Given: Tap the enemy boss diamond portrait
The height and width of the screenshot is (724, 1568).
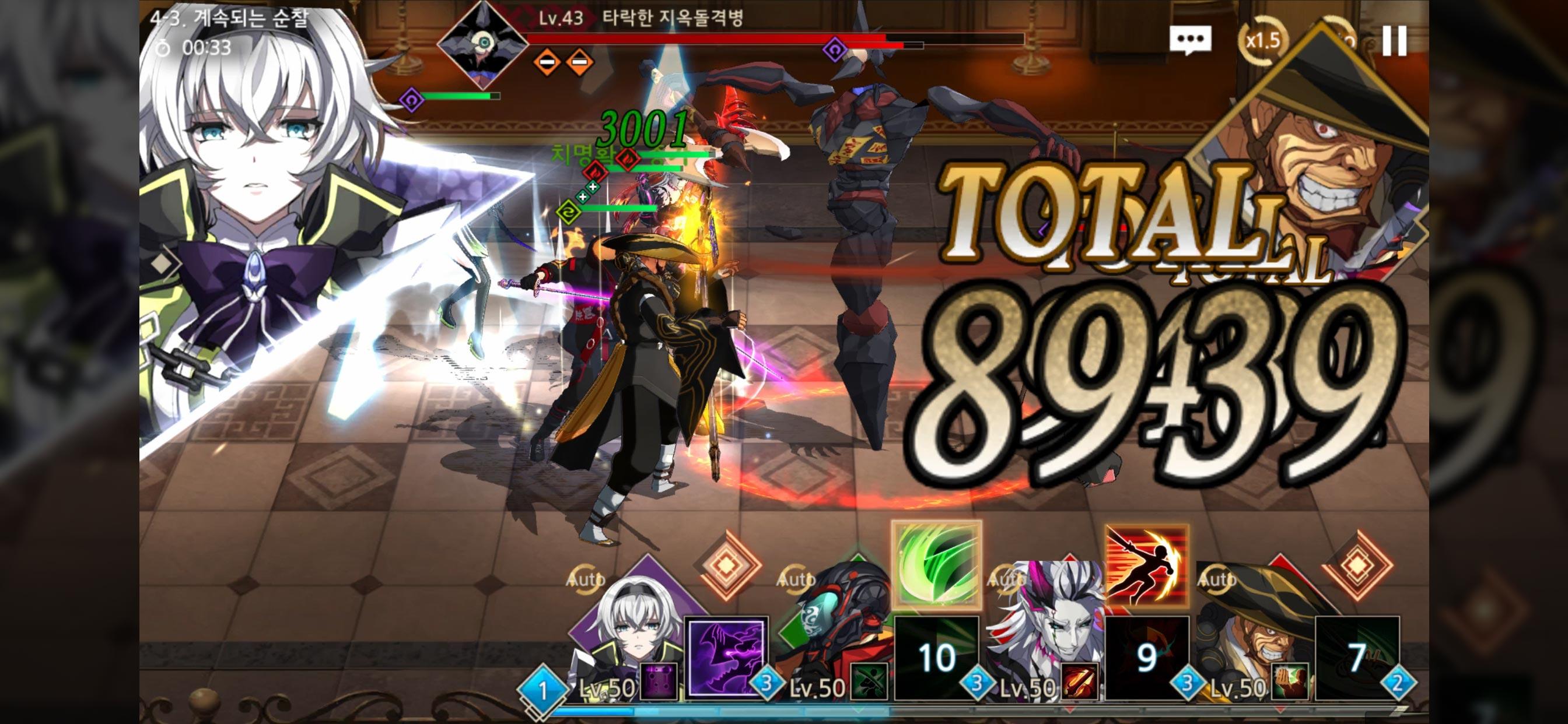Looking at the screenshot, I should pos(484,44).
